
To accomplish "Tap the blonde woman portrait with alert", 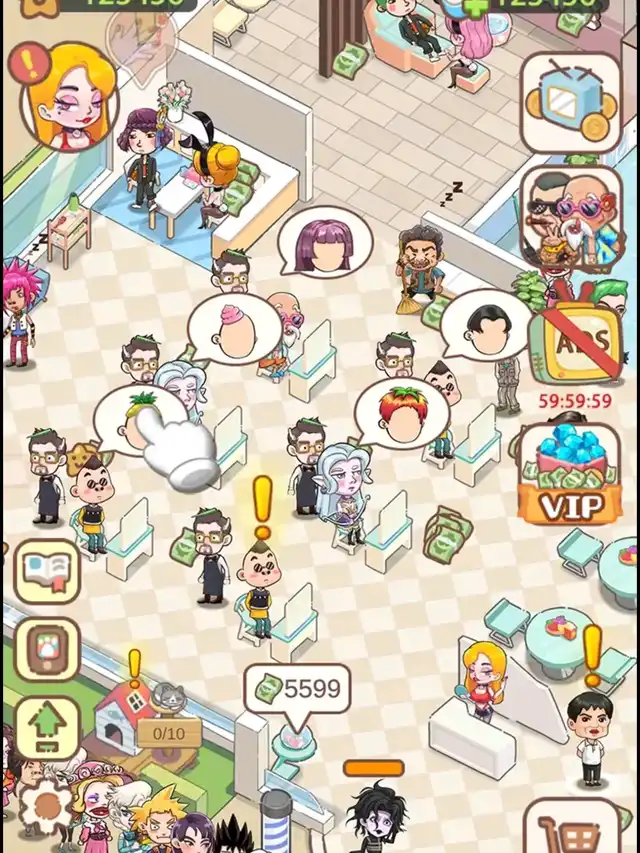I will (x=70, y=95).
